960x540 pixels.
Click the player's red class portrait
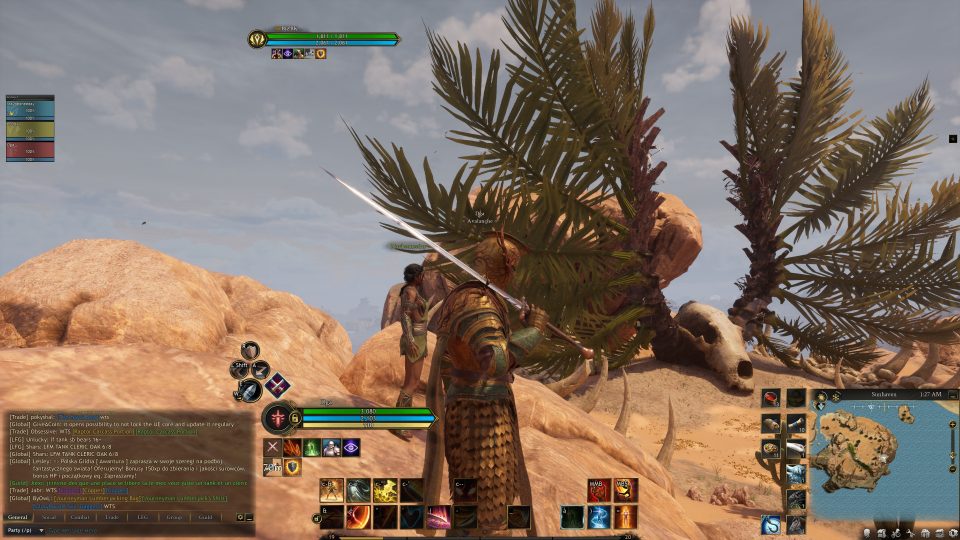(x=277, y=417)
